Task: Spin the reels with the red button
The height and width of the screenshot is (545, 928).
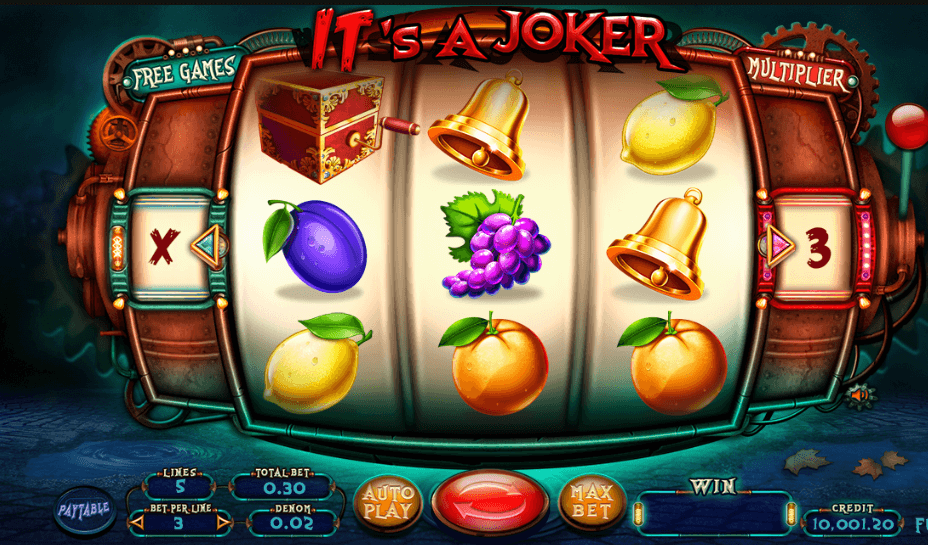Action: point(489,503)
